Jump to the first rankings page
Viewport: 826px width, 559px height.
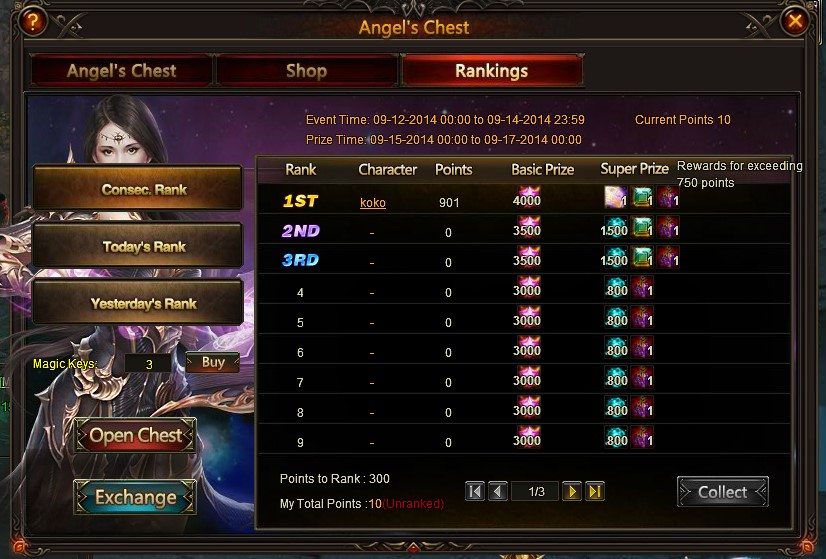coord(475,491)
